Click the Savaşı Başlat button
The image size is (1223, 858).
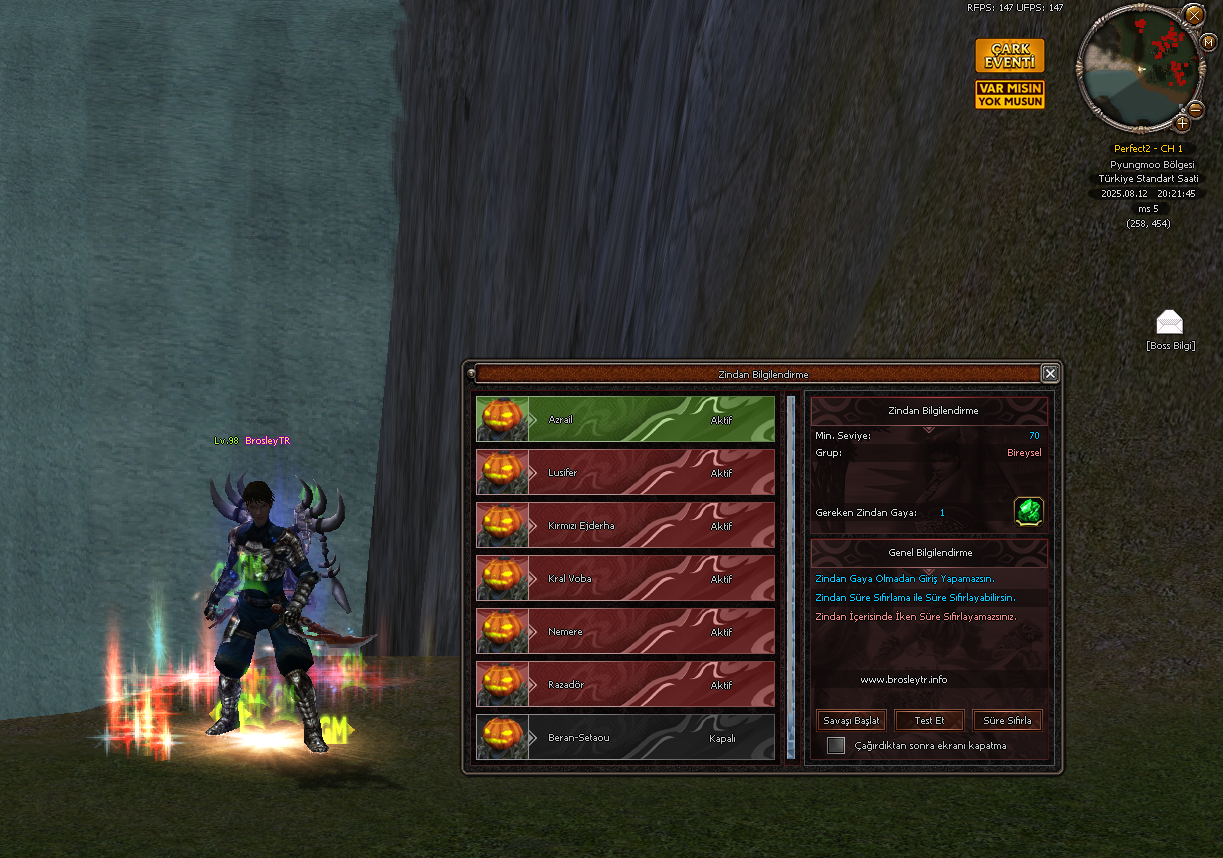(851, 720)
